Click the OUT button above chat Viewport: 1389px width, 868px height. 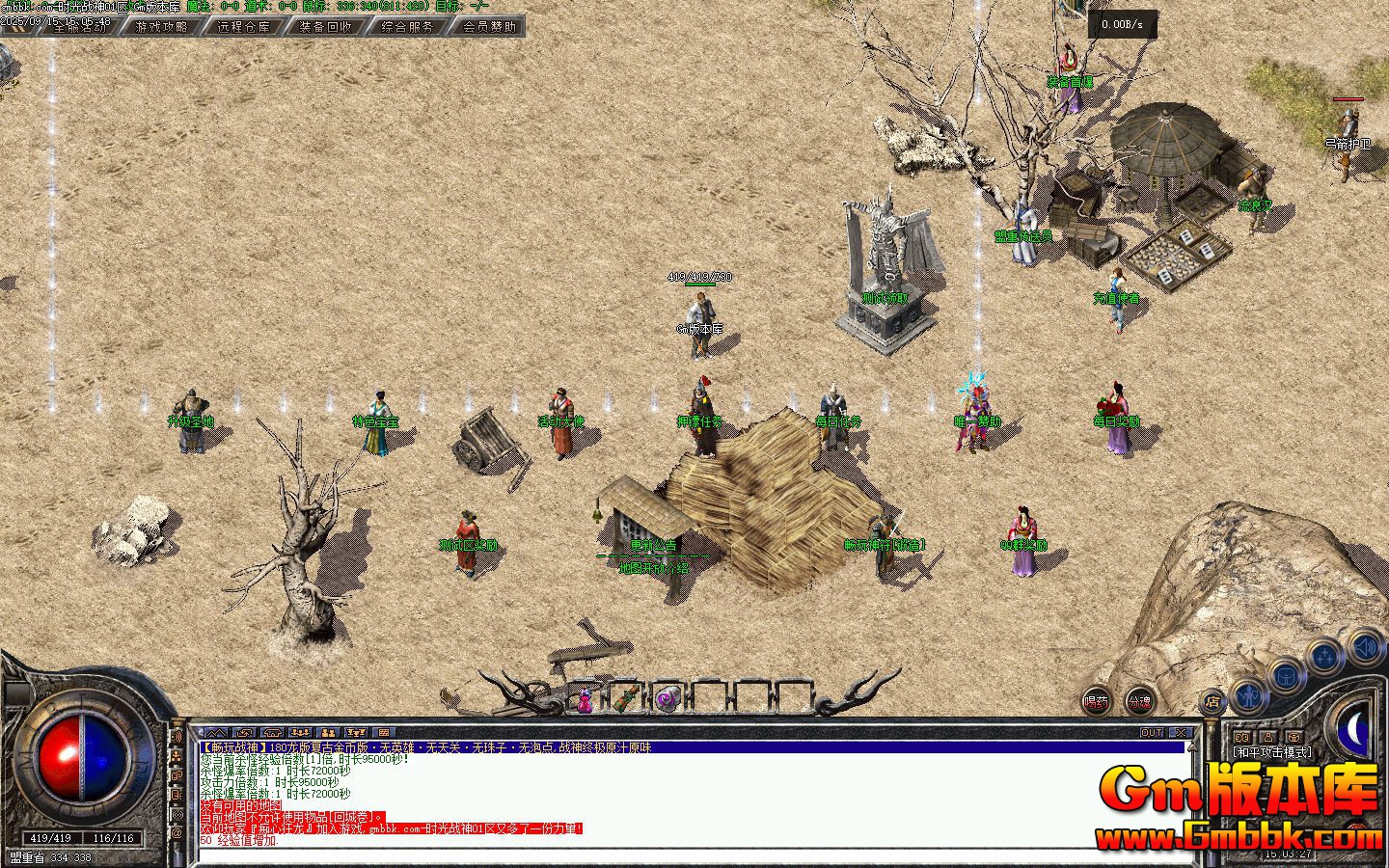pos(1152,733)
